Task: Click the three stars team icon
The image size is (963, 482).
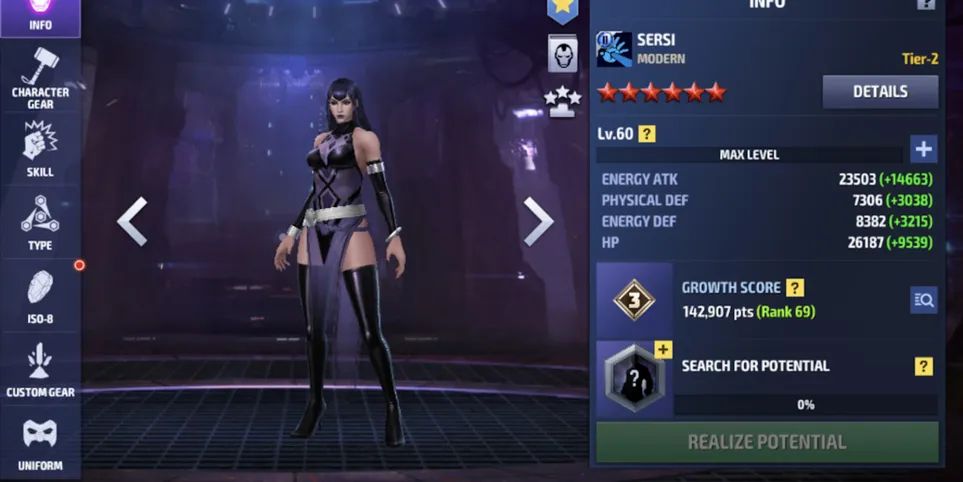Action: (562, 100)
